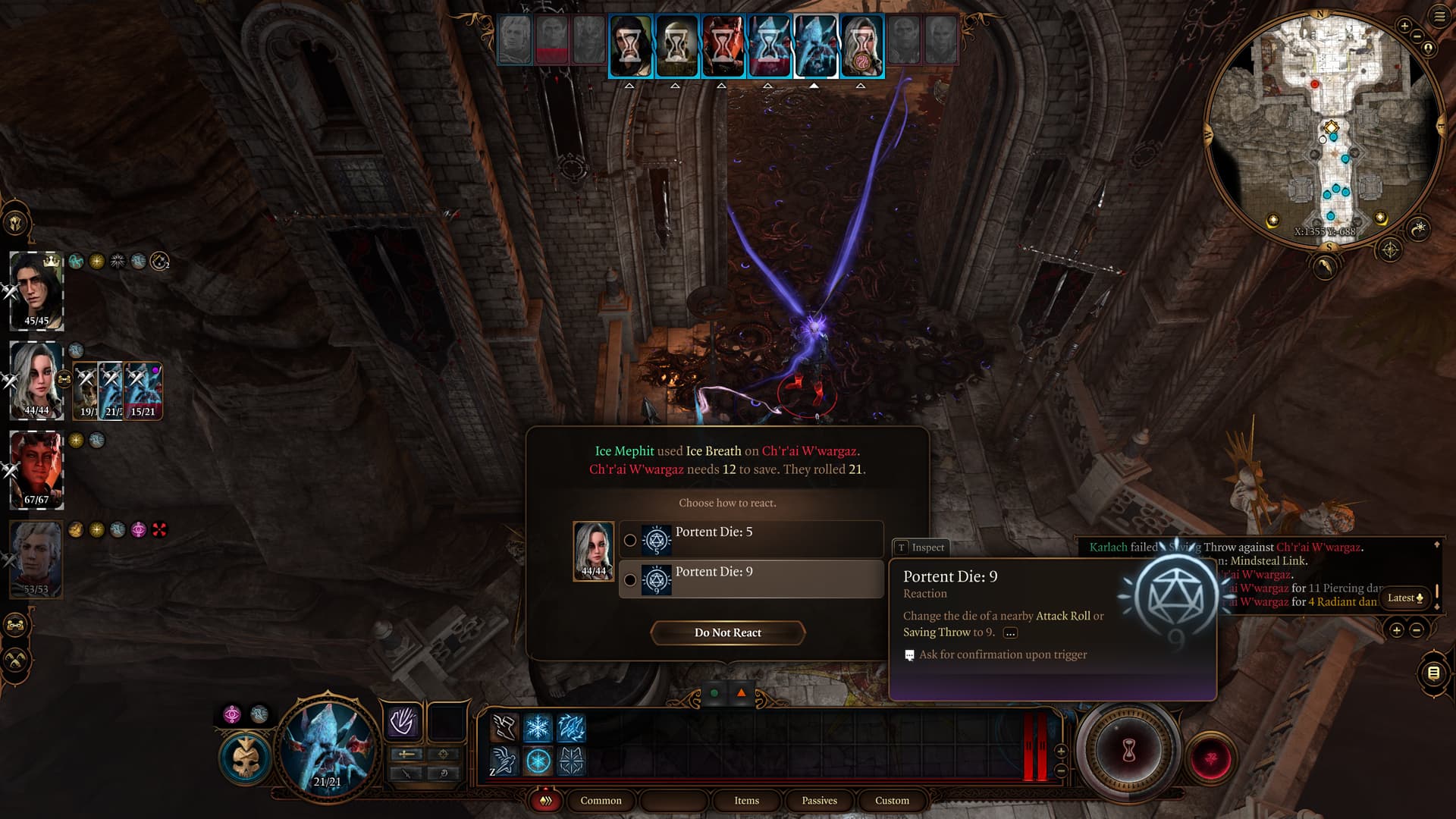
Task: Select the dark-haired party portrait with 45/45 HP
Action: pos(36,290)
